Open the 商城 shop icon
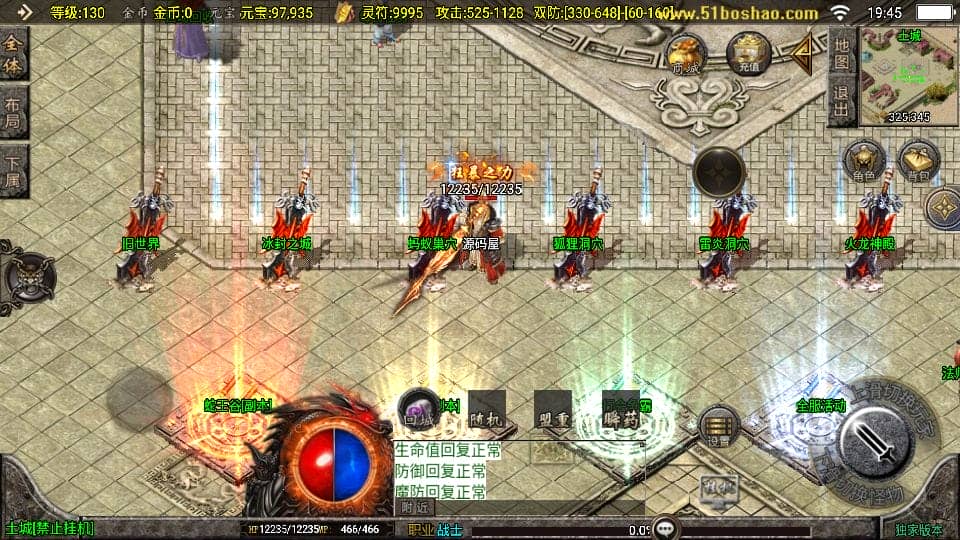The height and width of the screenshot is (540, 960). (x=686, y=55)
